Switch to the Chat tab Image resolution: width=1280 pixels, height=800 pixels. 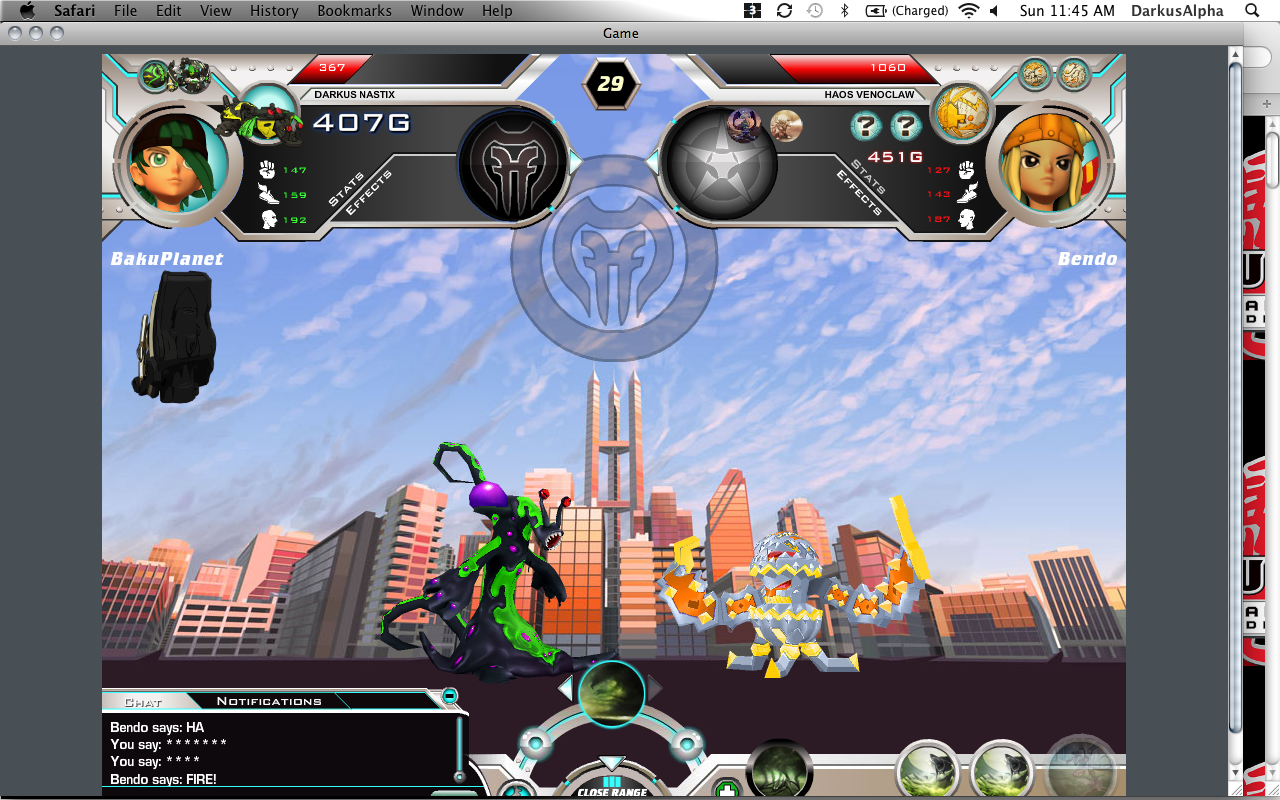coord(143,702)
